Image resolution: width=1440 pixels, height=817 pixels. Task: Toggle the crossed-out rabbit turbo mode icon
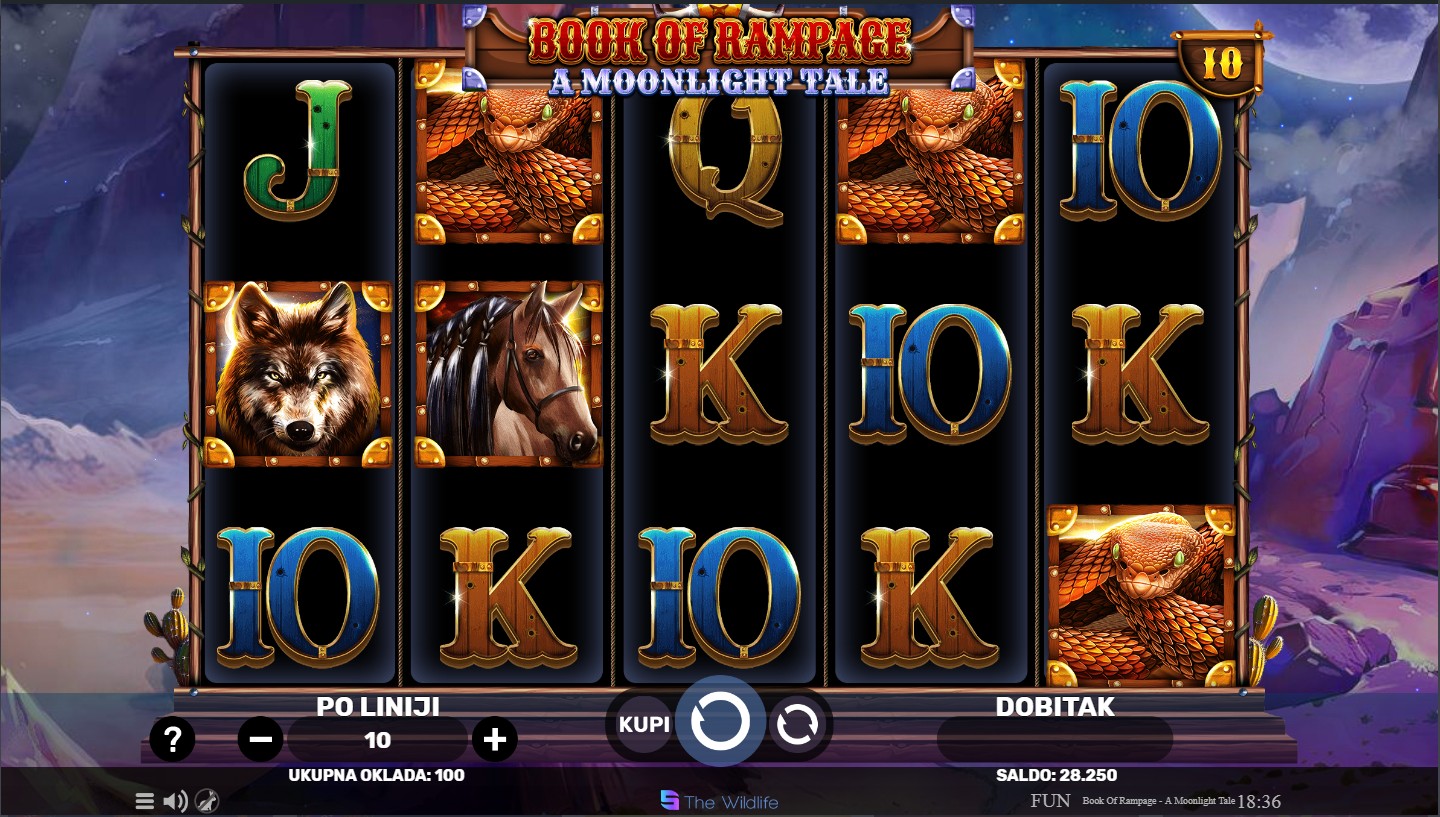(207, 800)
